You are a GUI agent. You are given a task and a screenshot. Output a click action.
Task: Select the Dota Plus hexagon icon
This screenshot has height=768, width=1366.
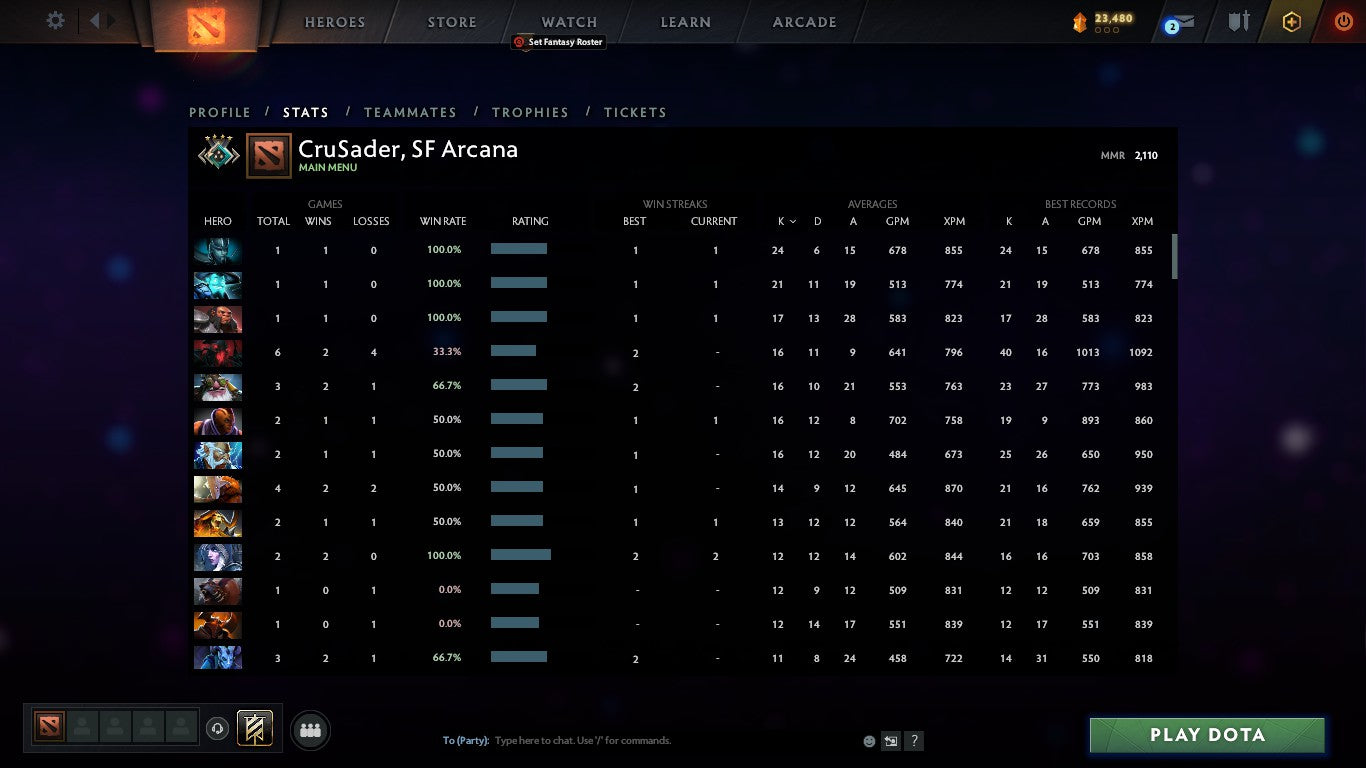pyautogui.click(x=1290, y=20)
